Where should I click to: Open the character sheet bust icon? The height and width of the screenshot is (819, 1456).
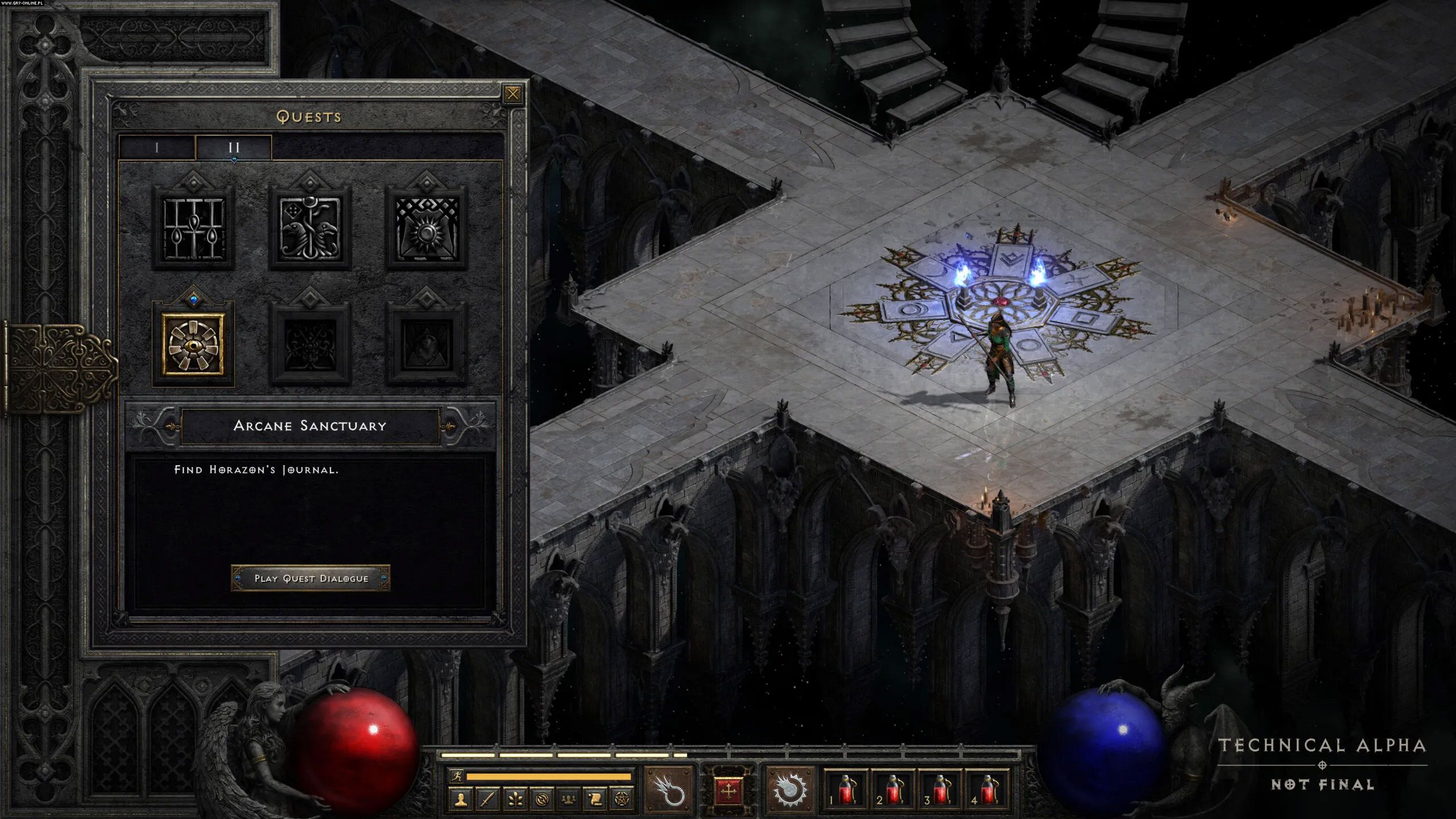[x=461, y=800]
